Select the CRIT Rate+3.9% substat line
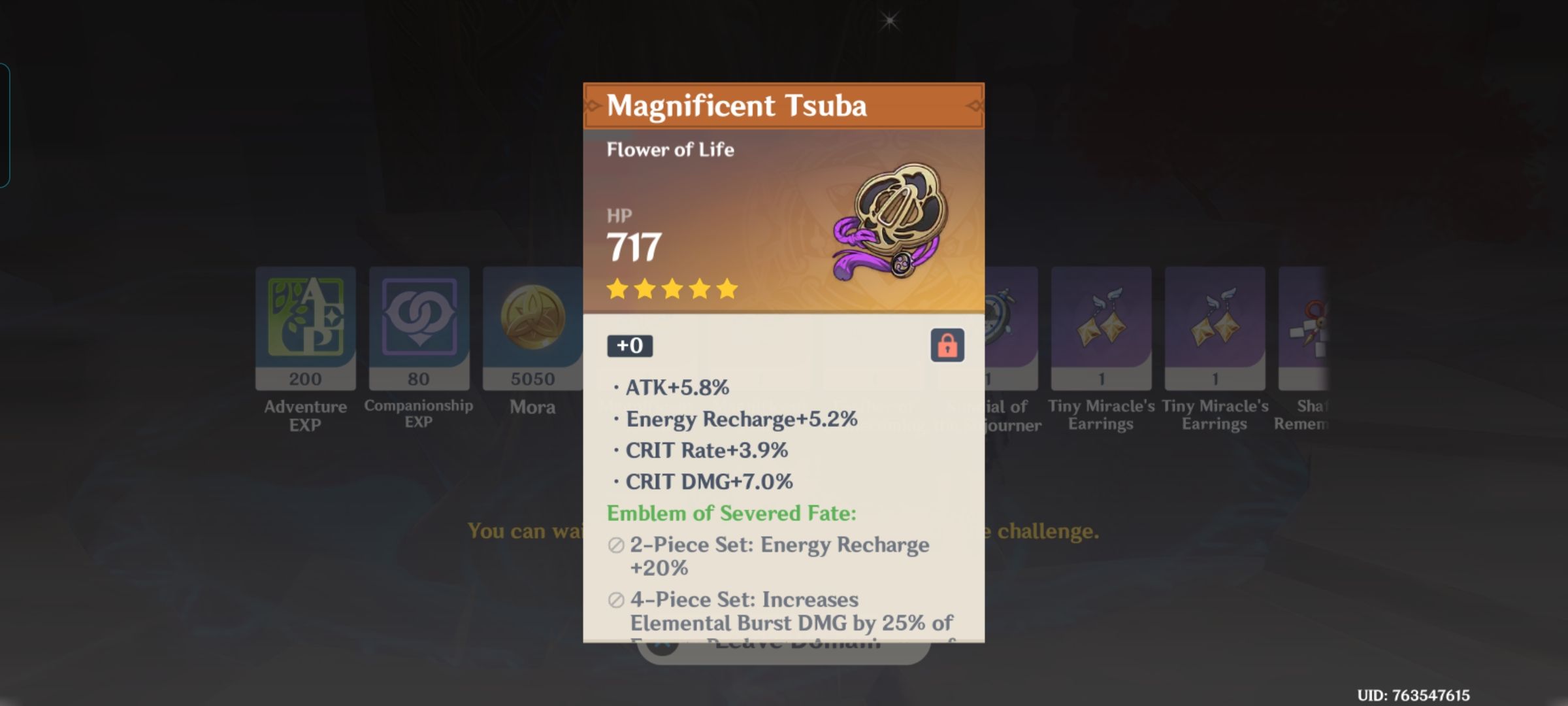This screenshot has height=706, width=1568. 706,450
